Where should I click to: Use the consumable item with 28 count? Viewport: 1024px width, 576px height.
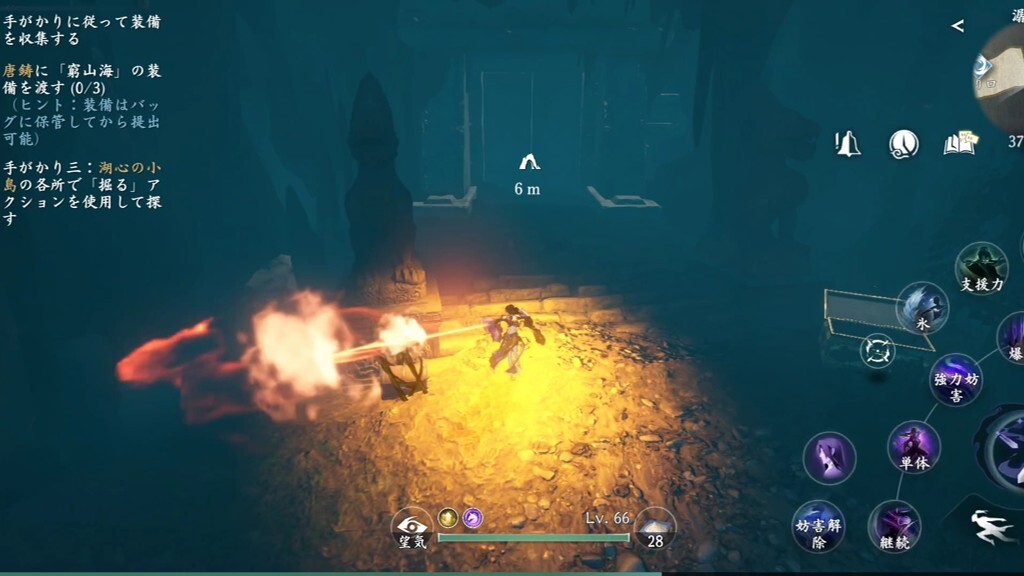point(655,528)
